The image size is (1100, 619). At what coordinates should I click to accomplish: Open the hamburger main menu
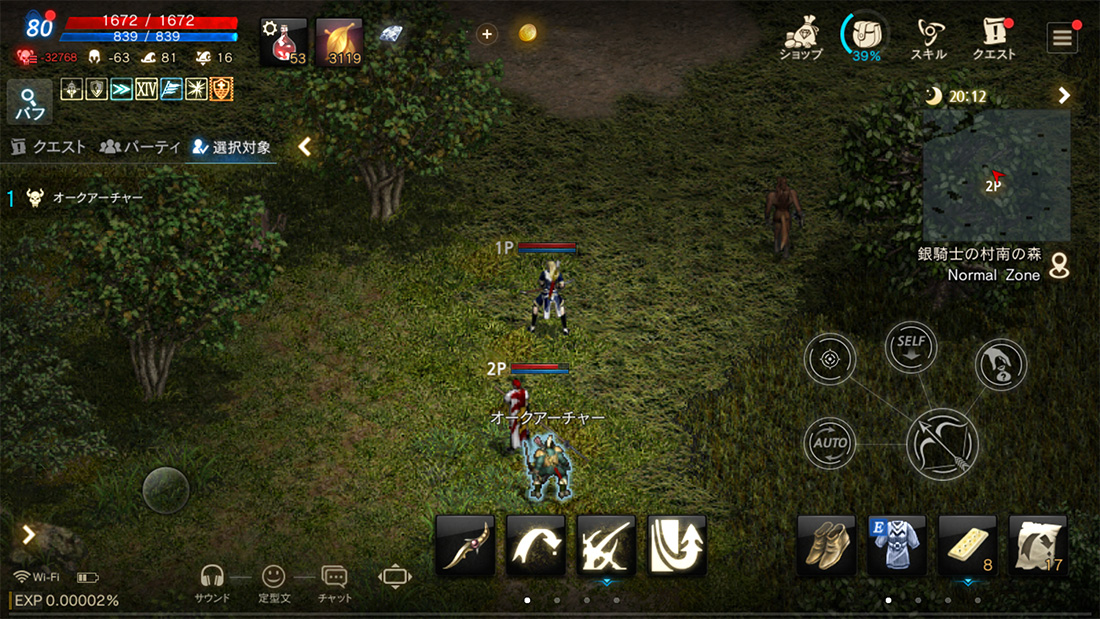[x=1062, y=38]
